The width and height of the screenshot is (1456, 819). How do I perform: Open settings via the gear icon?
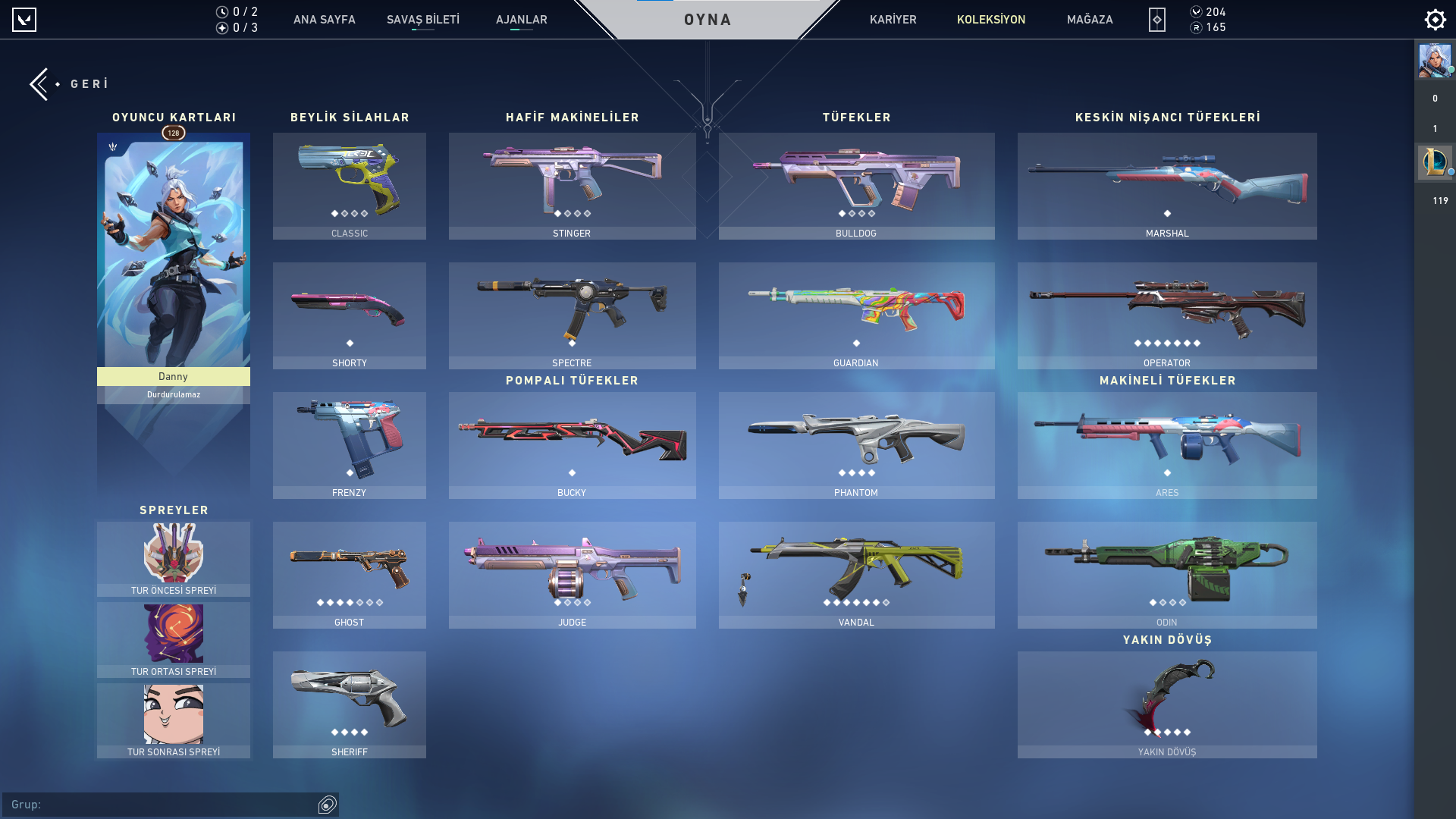tap(1435, 20)
